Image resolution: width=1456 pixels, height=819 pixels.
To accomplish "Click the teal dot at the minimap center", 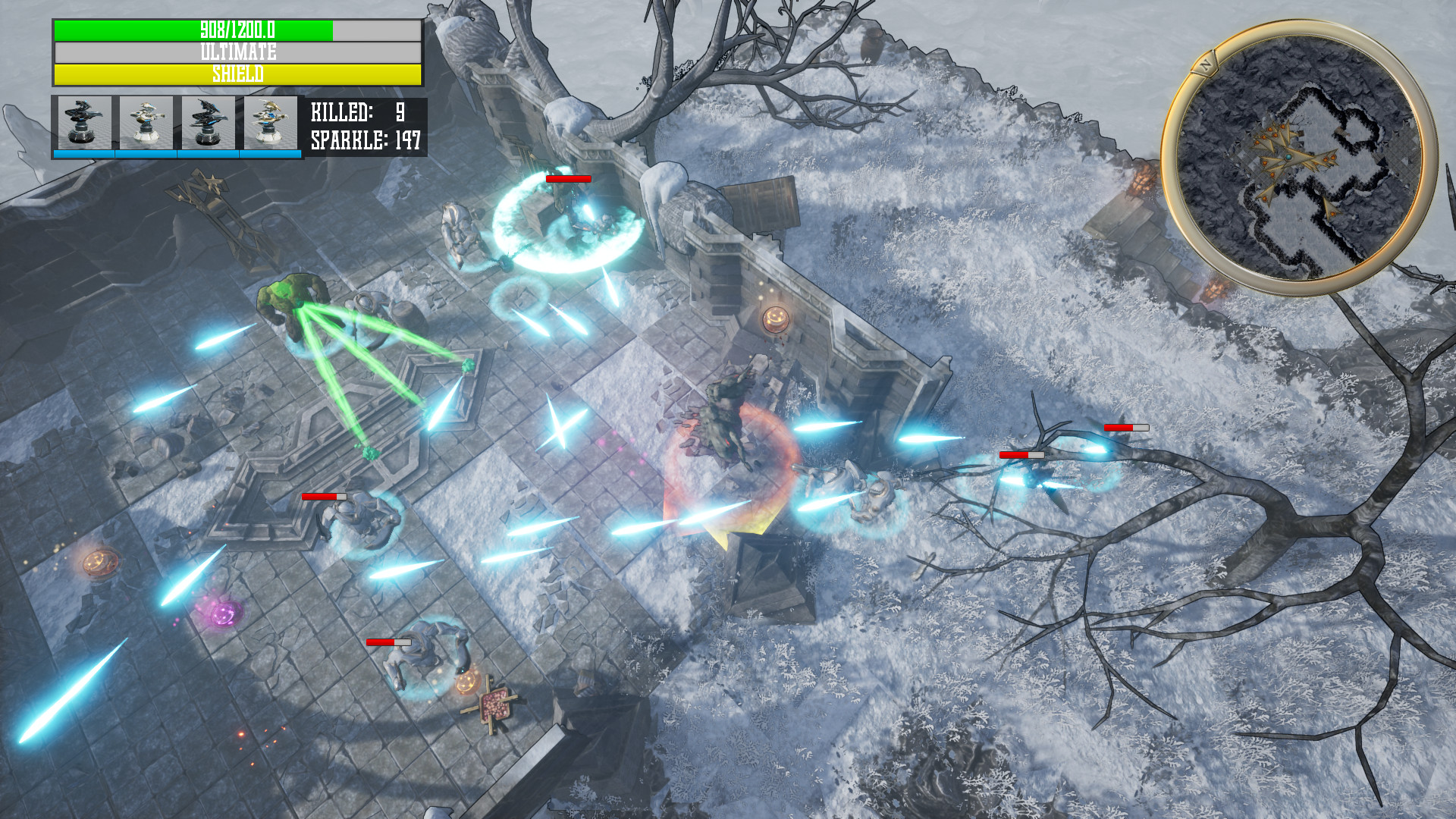I will coord(1290,157).
